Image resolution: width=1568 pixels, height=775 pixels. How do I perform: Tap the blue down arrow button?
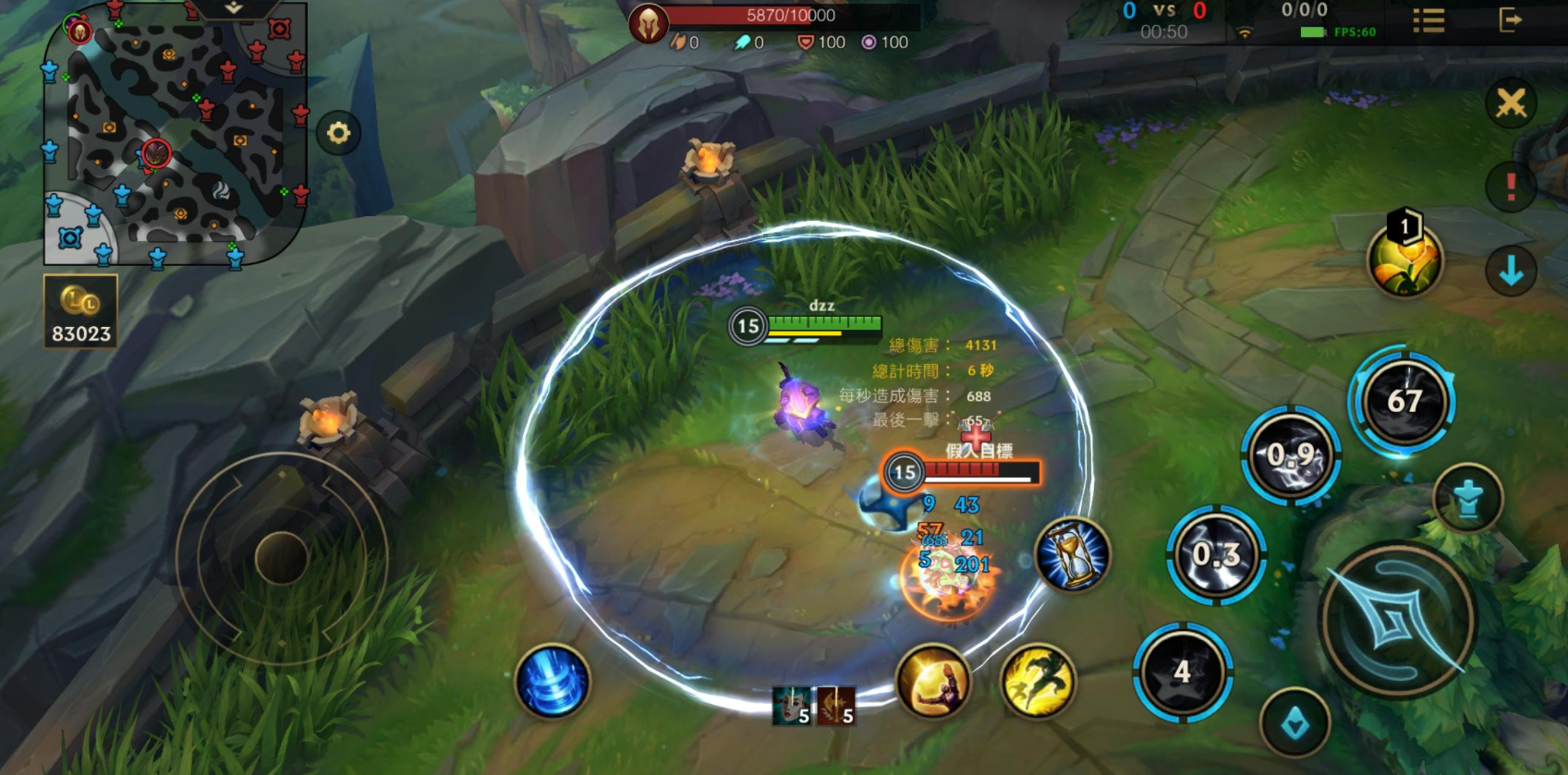click(1511, 272)
